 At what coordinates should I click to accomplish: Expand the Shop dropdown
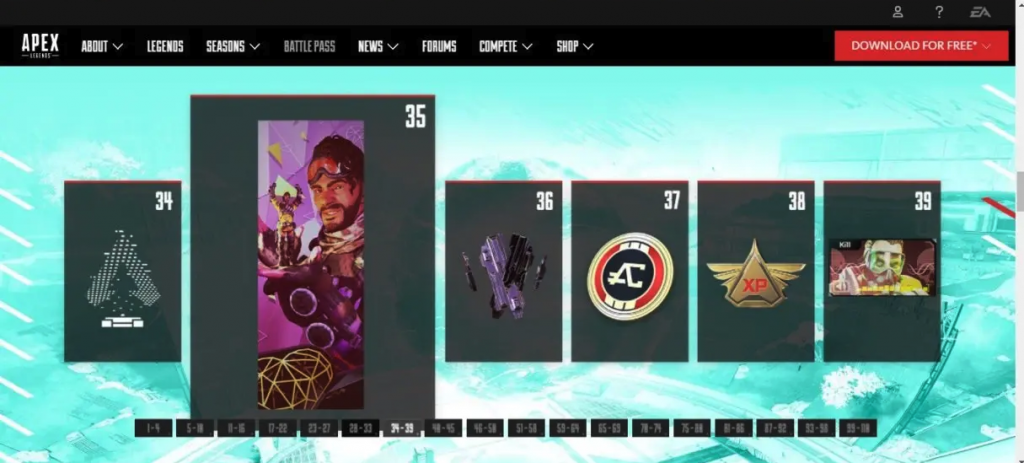[x=575, y=46]
